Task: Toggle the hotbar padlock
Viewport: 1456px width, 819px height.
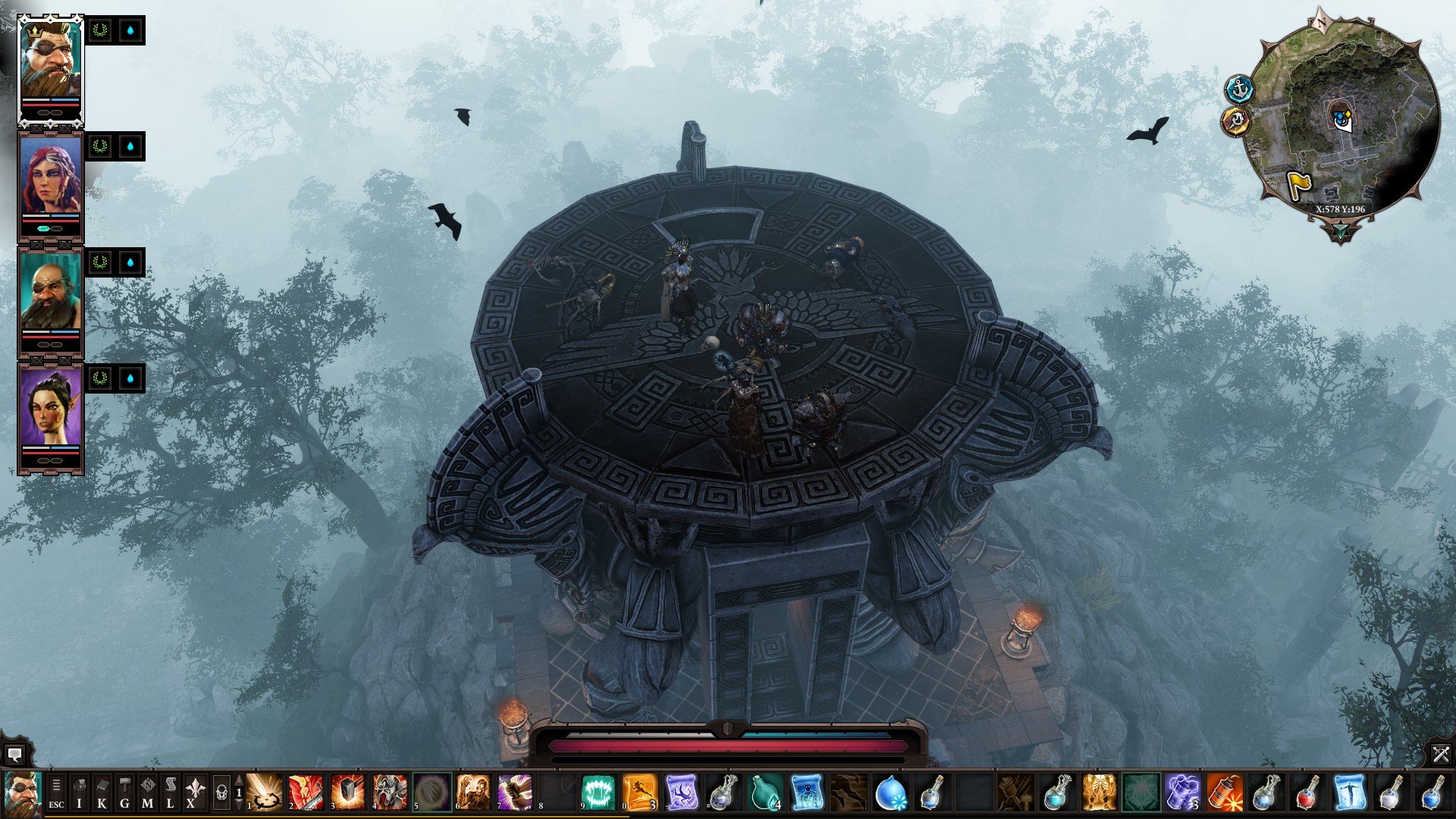Action: click(221, 793)
